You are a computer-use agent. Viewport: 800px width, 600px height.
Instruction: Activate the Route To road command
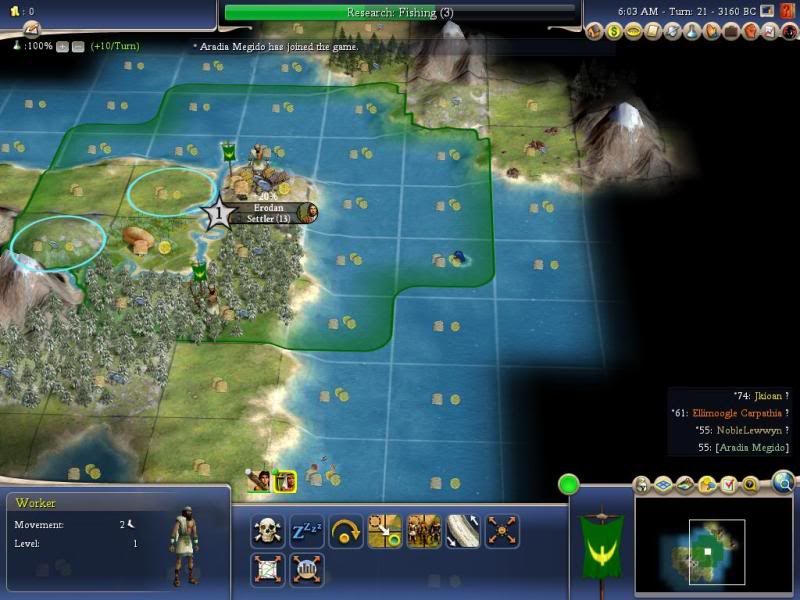tap(463, 530)
